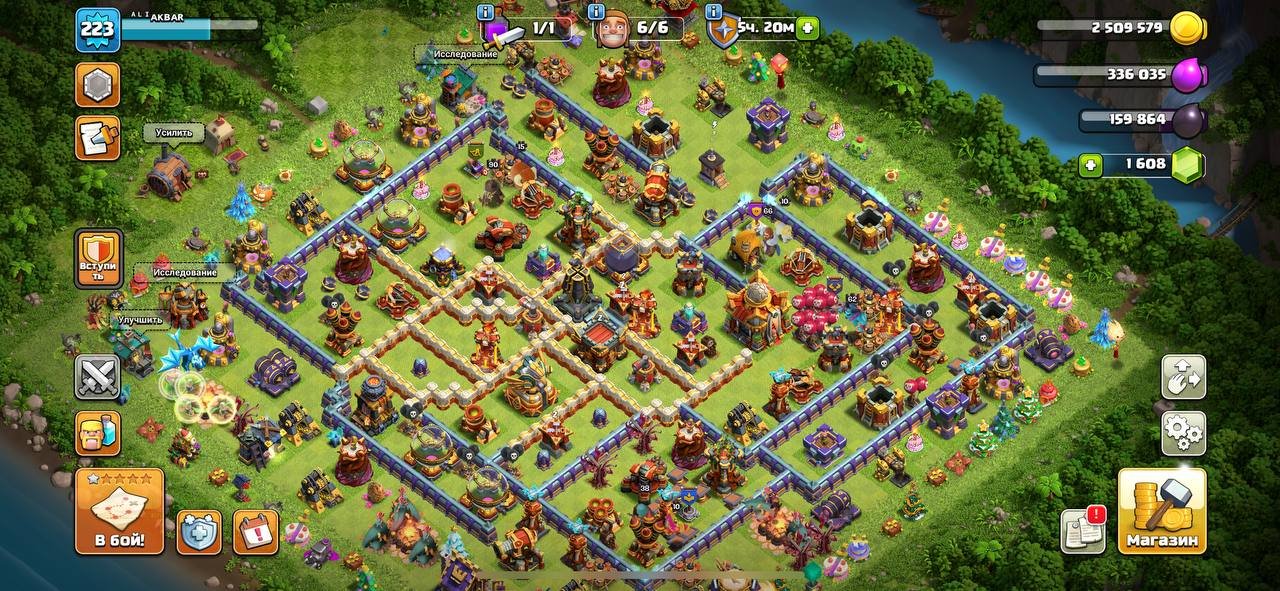Image resolution: width=1280 pixels, height=591 pixels.
Task: Start an attack with В бой! button
Action: 119,511
